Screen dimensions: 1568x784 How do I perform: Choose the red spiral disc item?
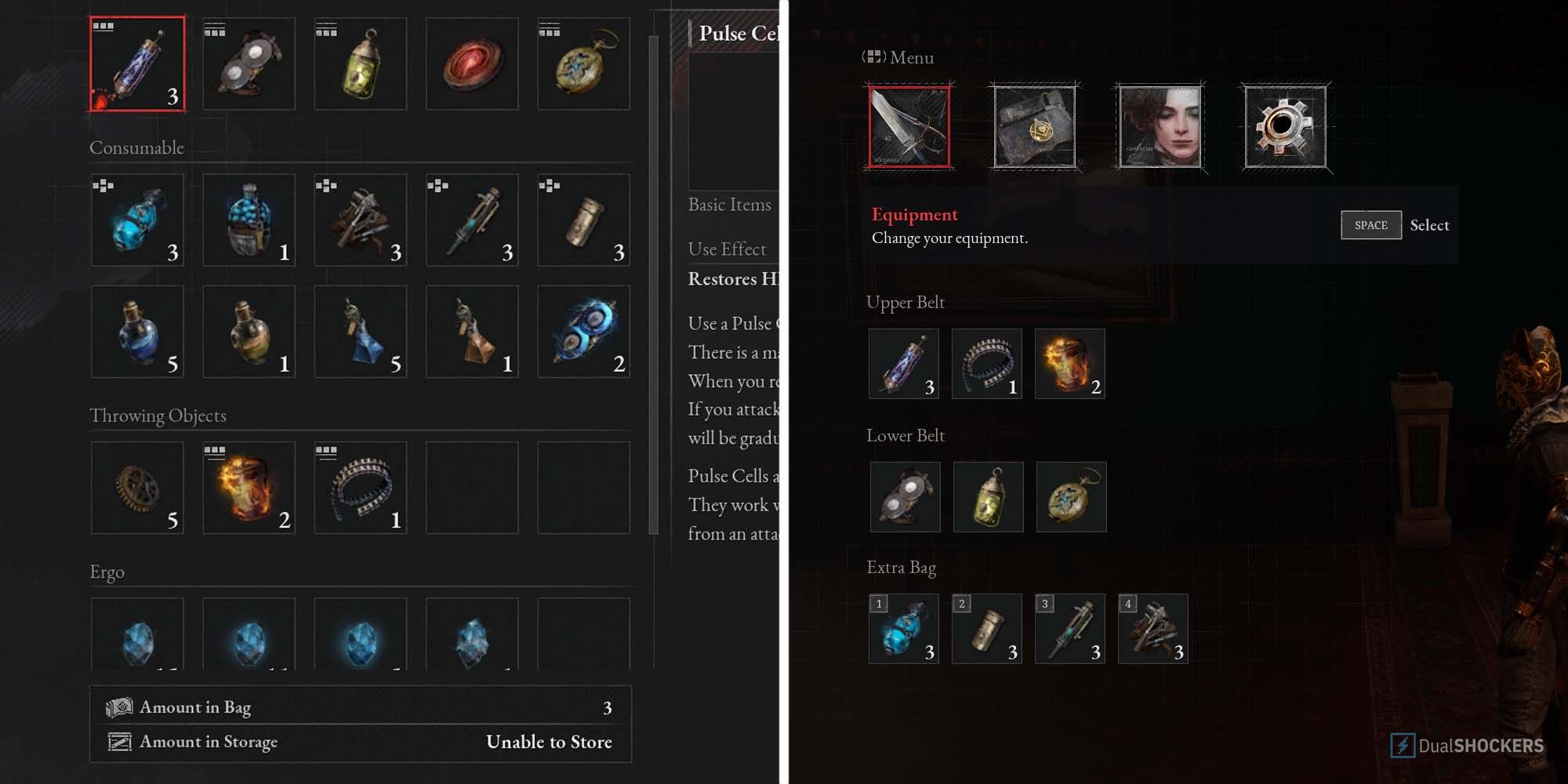(472, 64)
